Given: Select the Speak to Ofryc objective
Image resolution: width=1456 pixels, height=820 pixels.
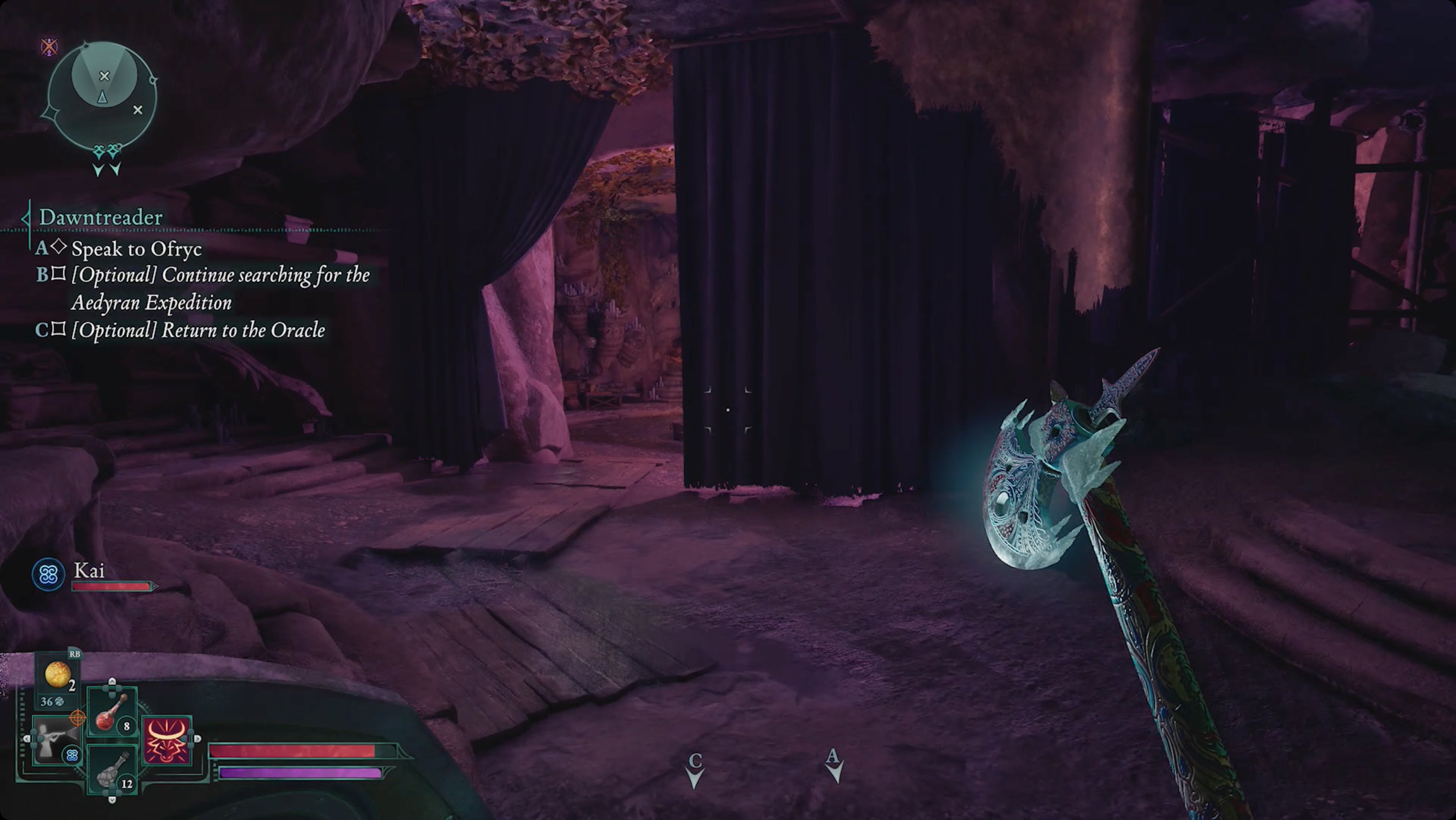Looking at the screenshot, I should [135, 249].
